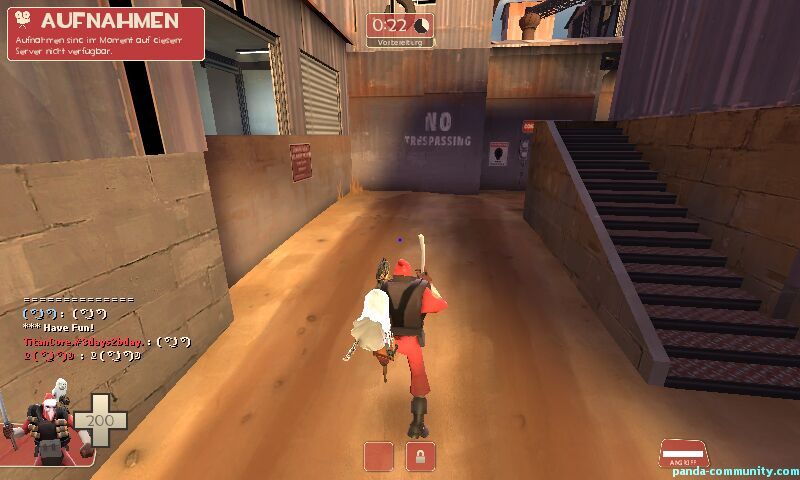Click the AUFNAHMEN replay notification panel
The image size is (800, 480).
(x=106, y=33)
